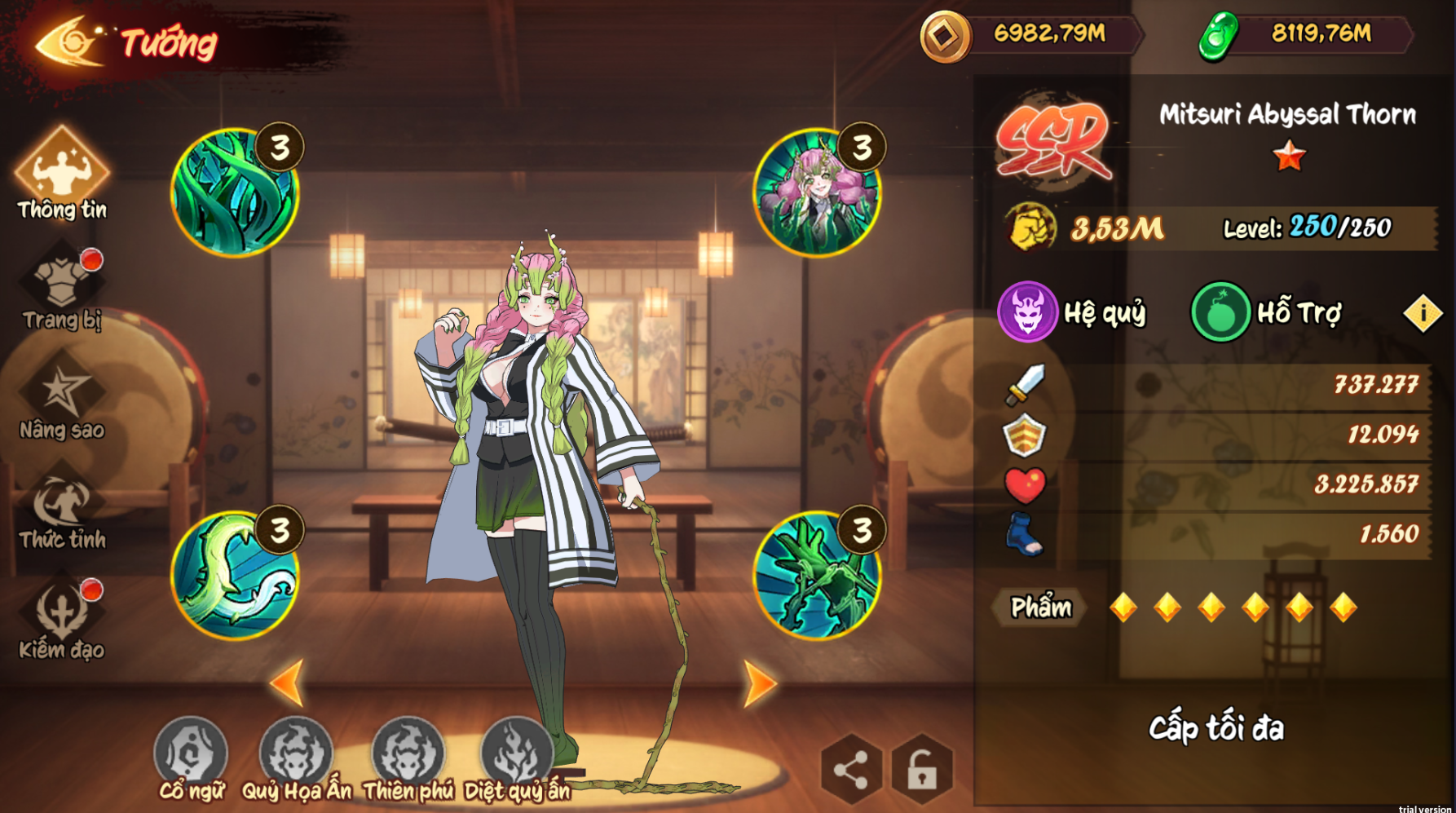This screenshot has width=1456, height=813.
Task: Show the previous hero with left arrow
Action: tap(288, 682)
